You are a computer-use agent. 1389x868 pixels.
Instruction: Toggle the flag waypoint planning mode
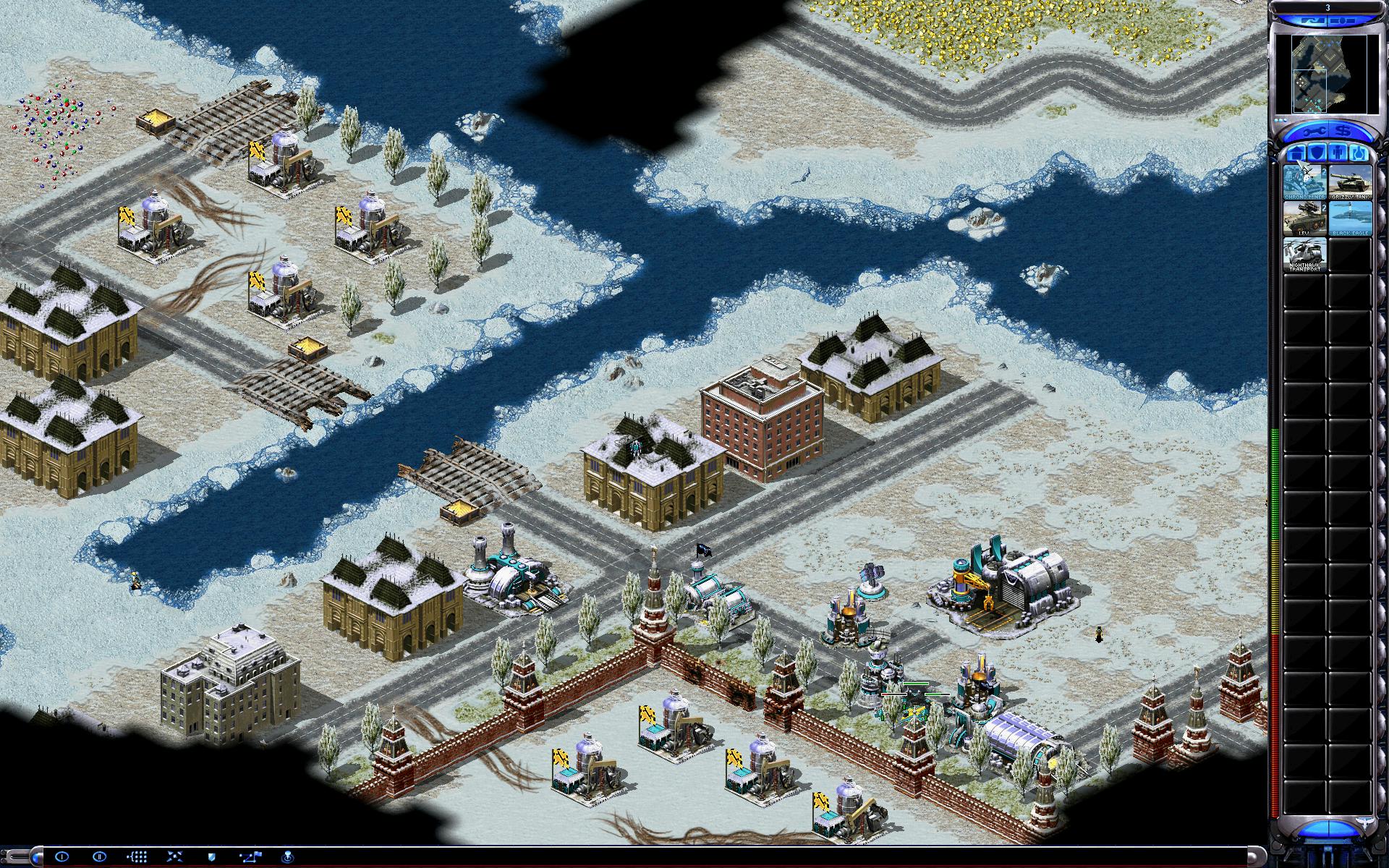pyautogui.click(x=250, y=856)
